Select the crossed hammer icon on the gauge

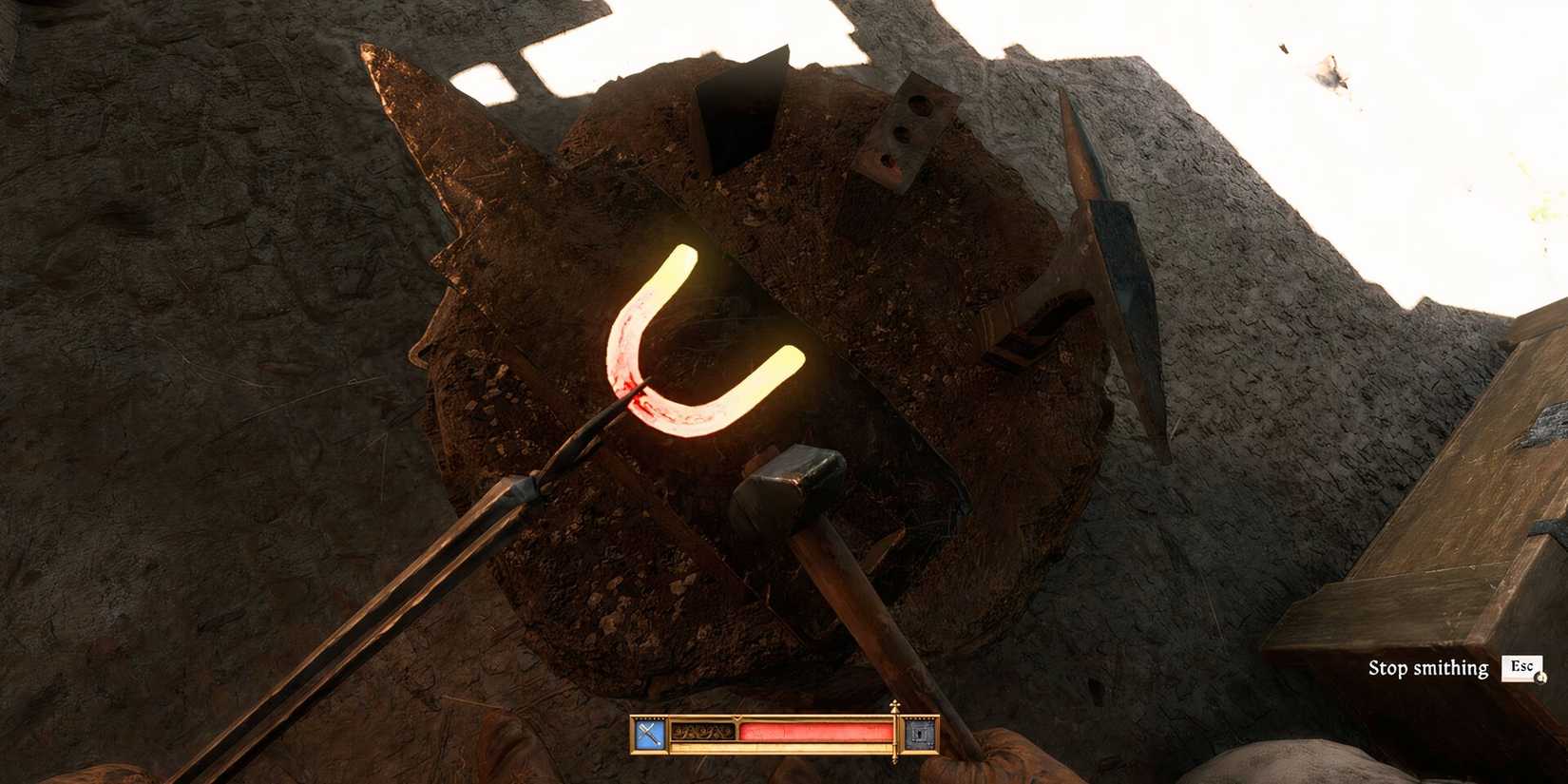(648, 732)
